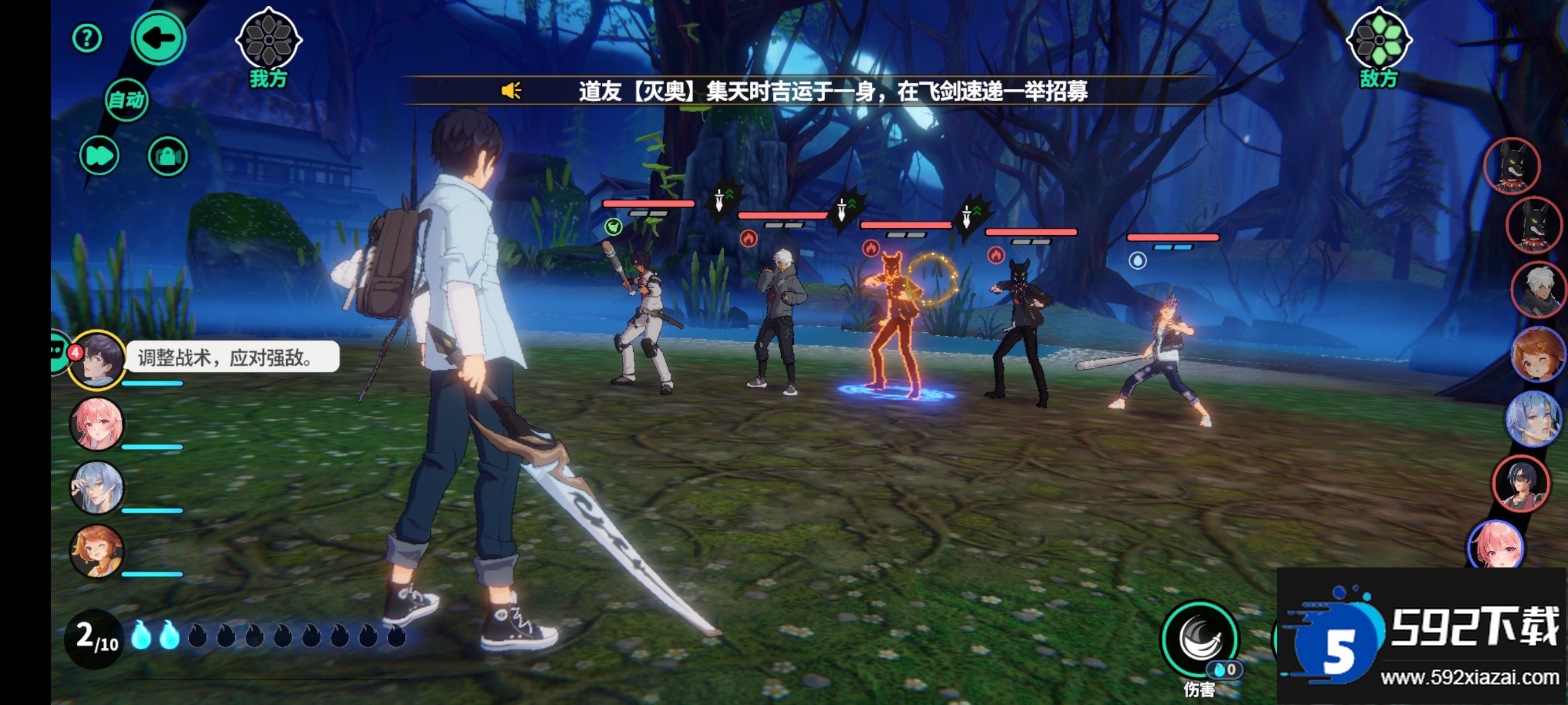Select the dark-haired boy ally portrait
This screenshot has width=1568, height=705.
click(97, 359)
